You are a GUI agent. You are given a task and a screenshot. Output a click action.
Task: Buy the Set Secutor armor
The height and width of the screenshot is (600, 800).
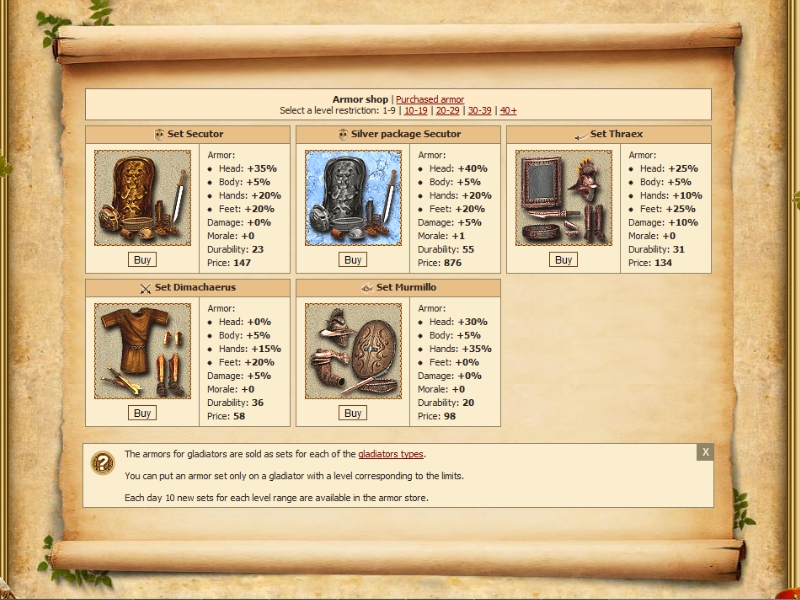(142, 260)
